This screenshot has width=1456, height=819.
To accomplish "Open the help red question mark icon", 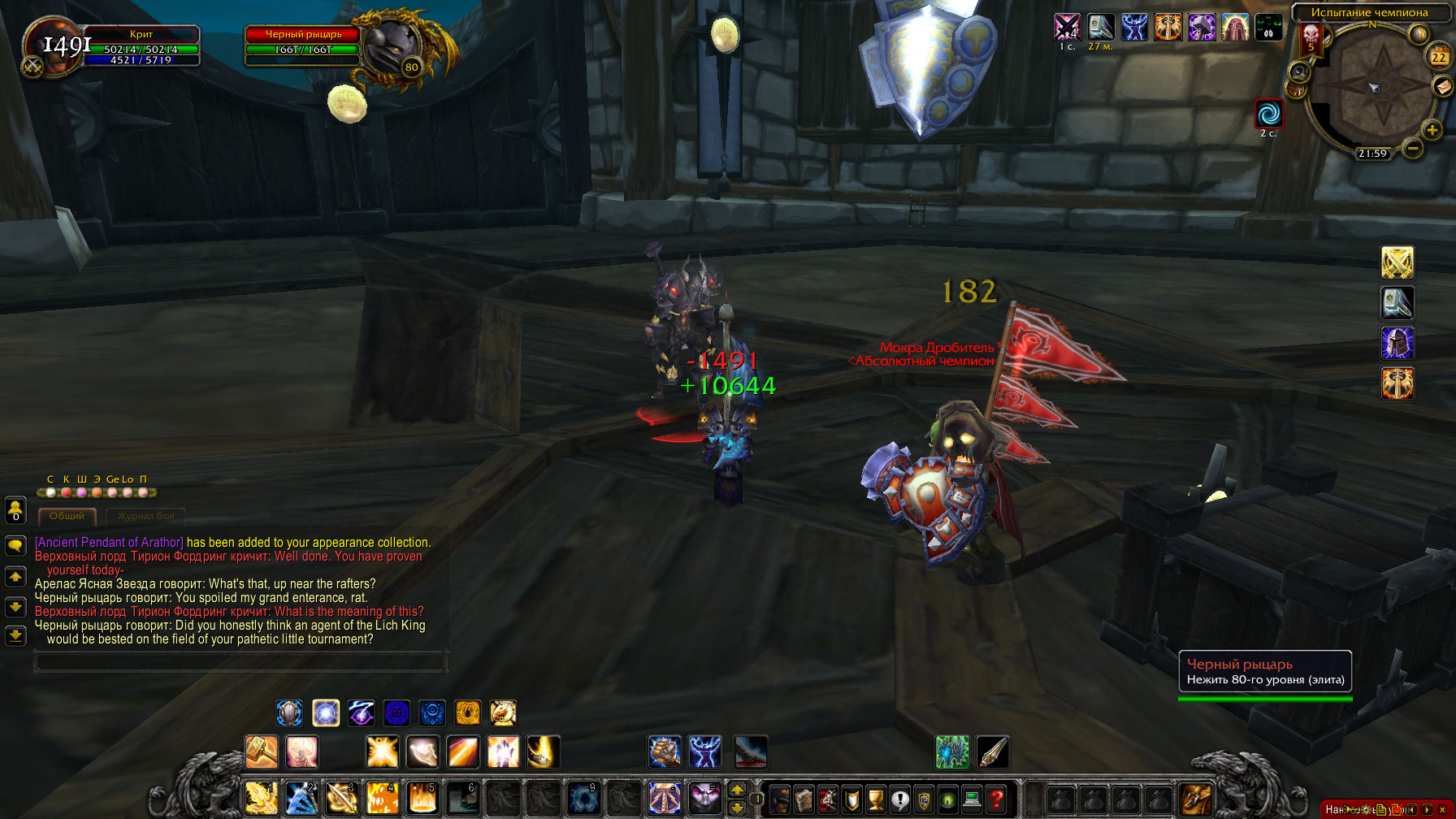I will tap(996, 799).
